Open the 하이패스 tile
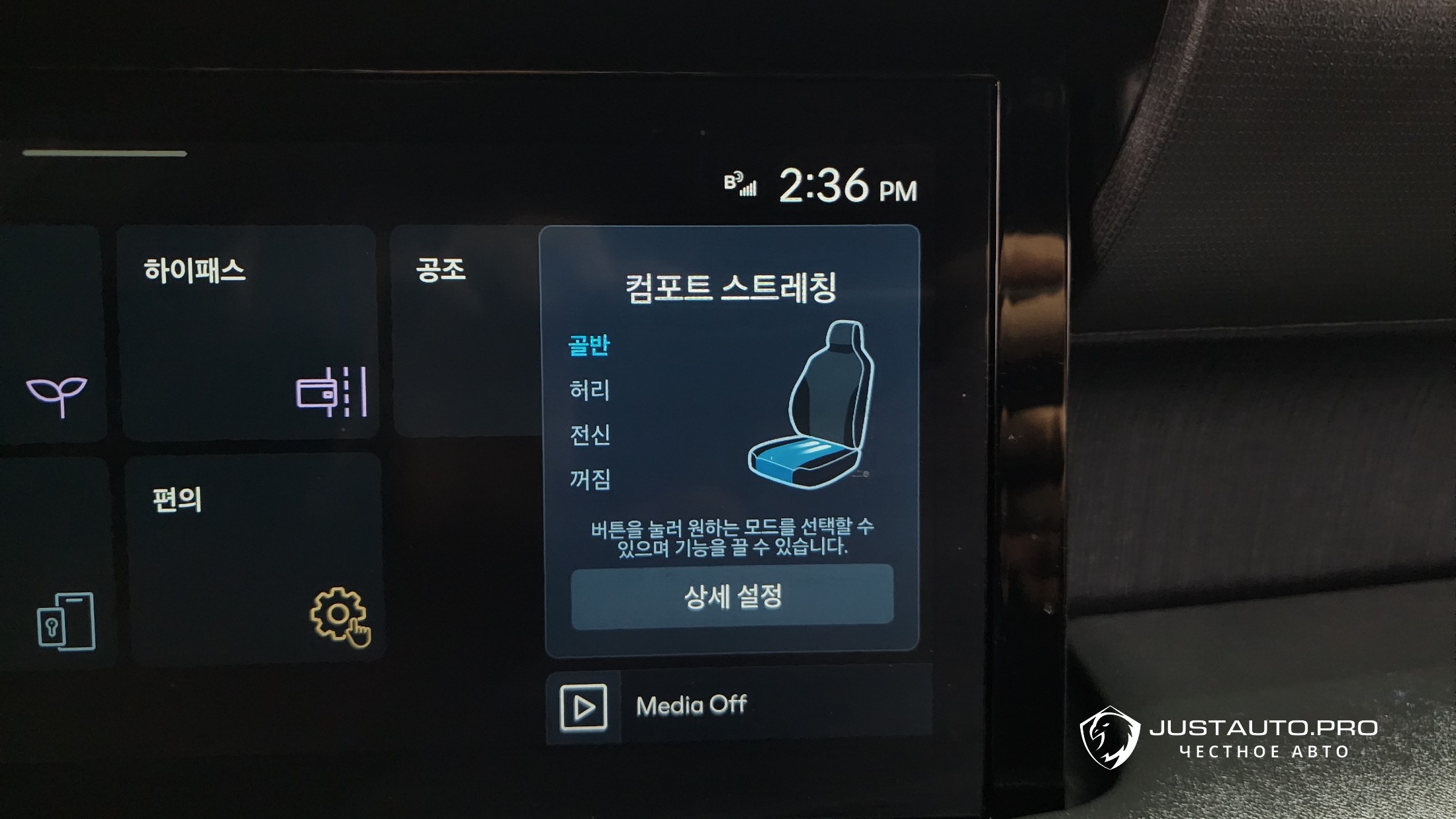 click(x=248, y=332)
